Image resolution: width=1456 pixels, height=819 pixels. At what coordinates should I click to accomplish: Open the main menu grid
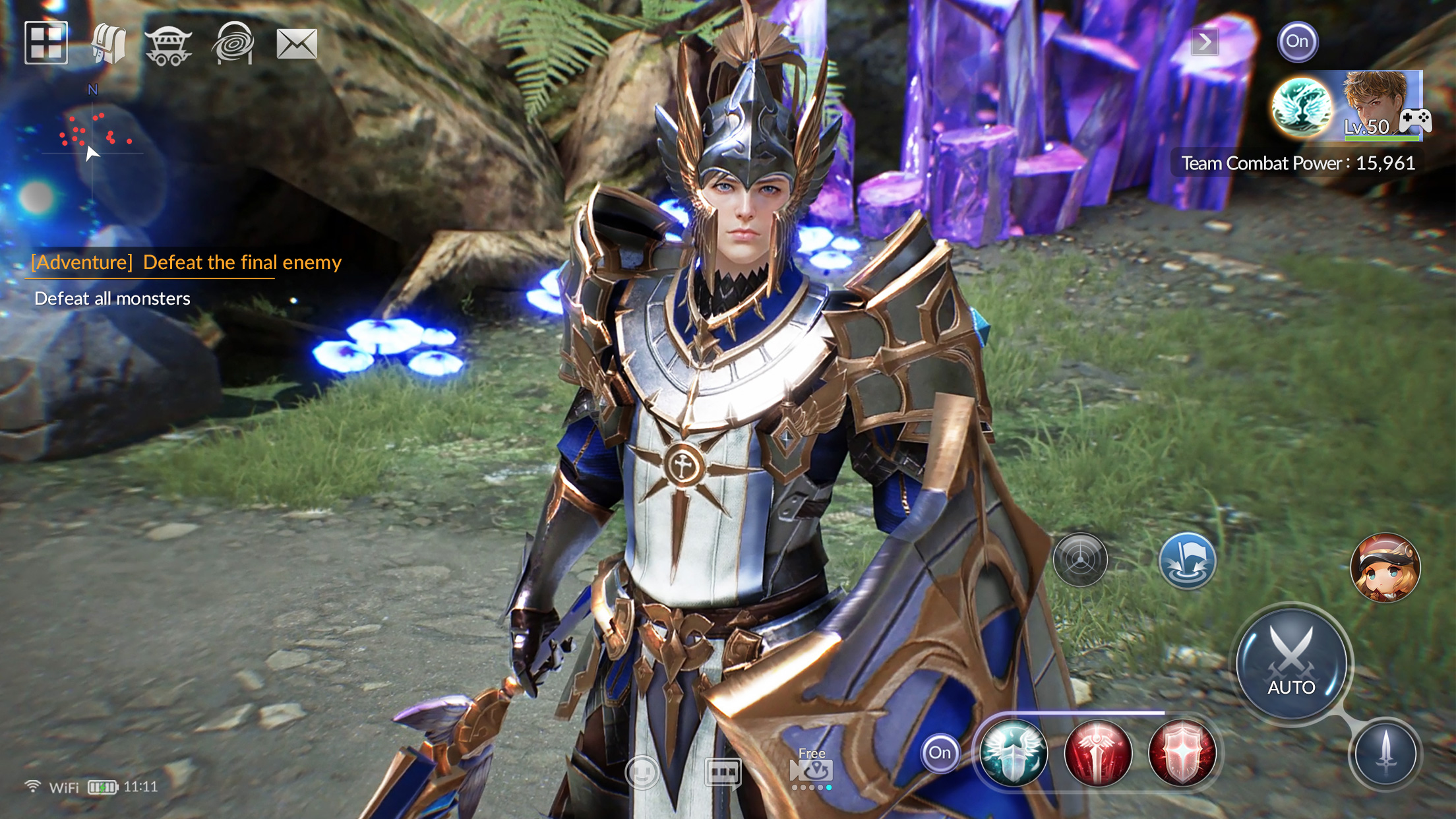46,43
